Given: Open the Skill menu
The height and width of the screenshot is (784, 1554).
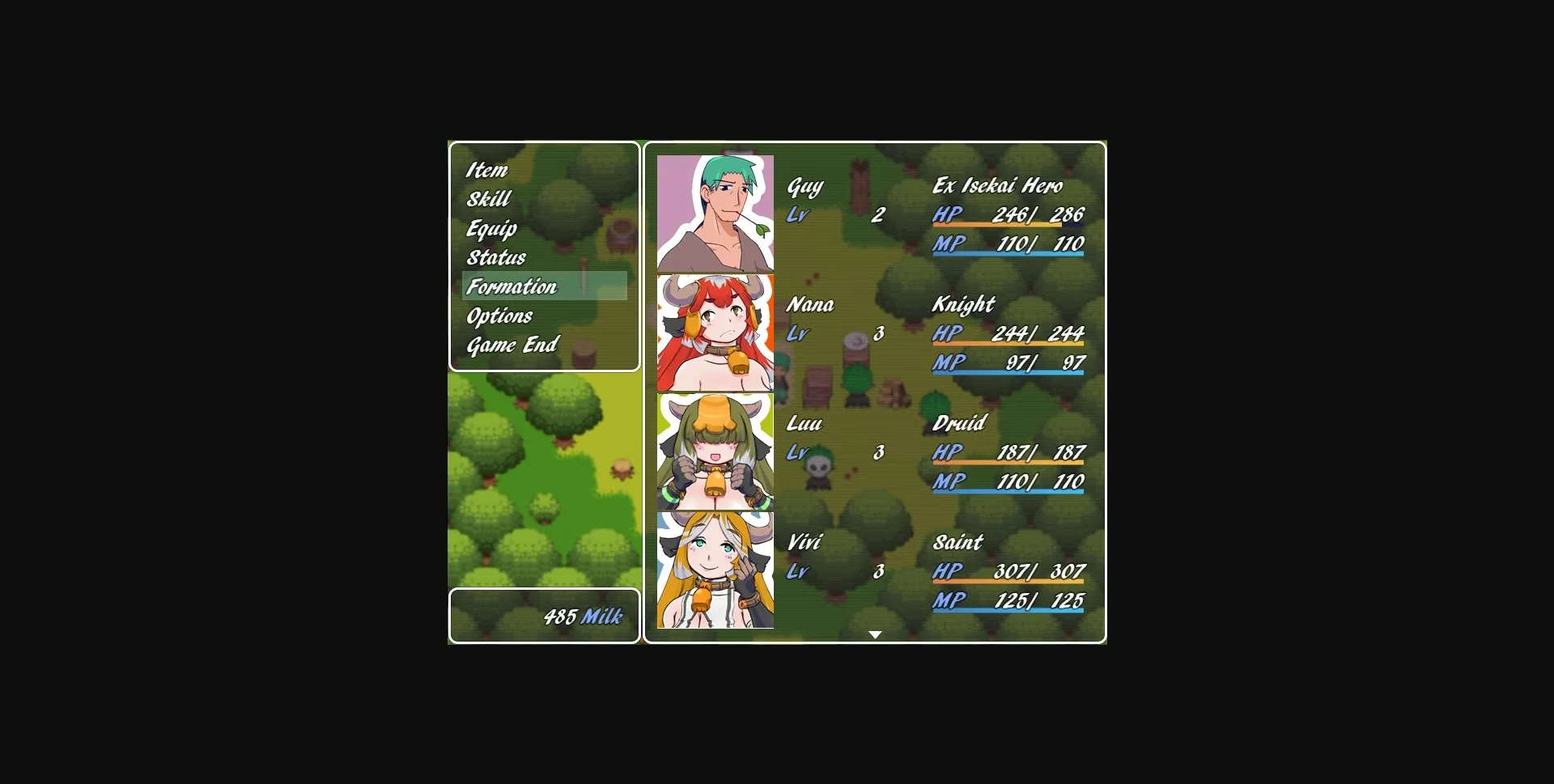Looking at the screenshot, I should point(488,199).
